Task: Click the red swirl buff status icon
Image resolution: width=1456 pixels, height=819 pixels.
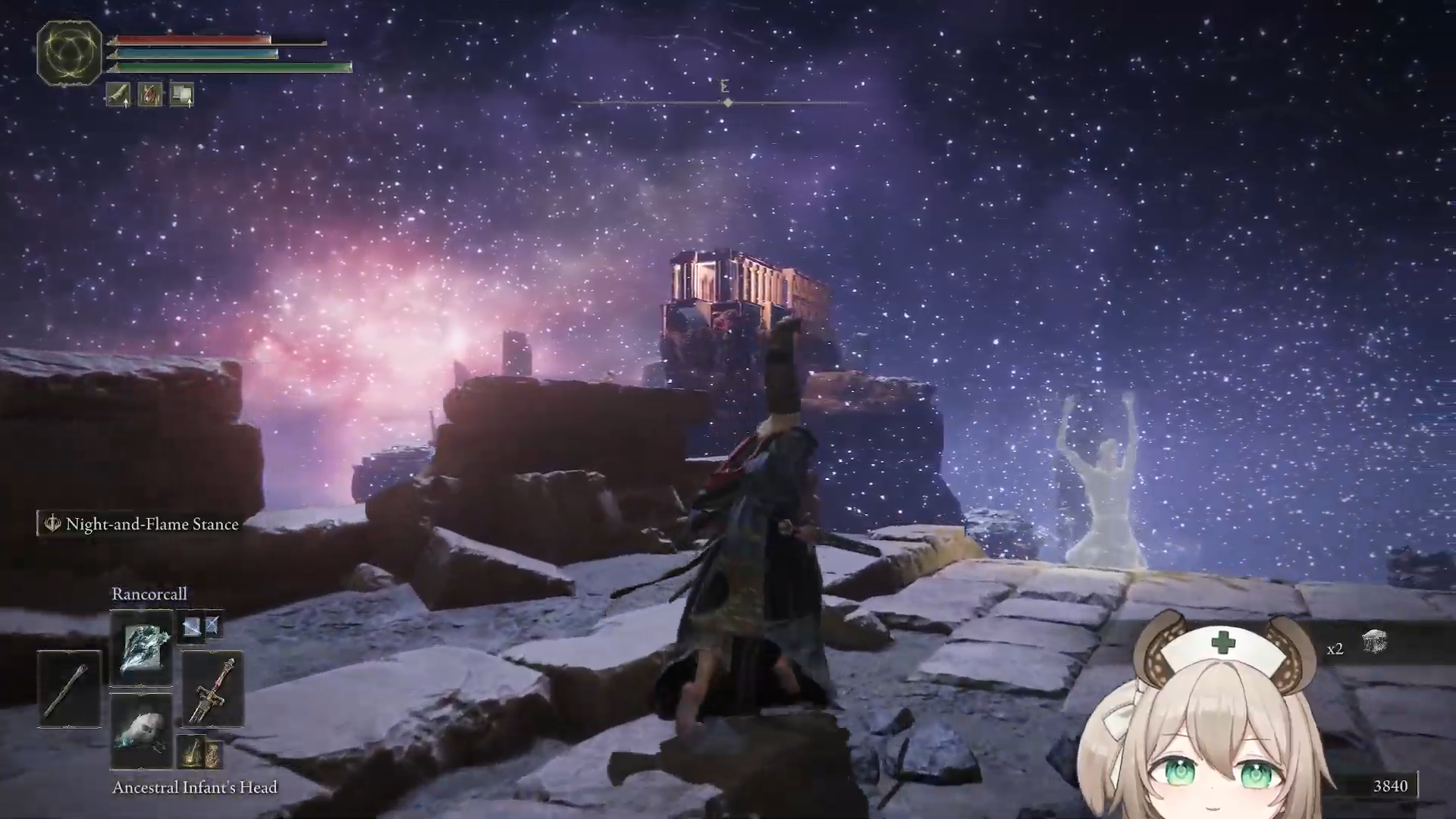Action: click(x=150, y=95)
